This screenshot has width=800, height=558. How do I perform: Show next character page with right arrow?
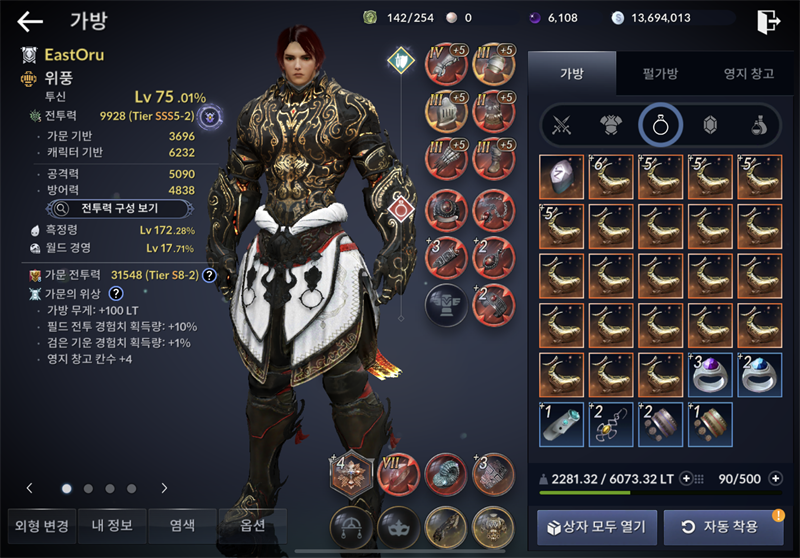(x=165, y=489)
